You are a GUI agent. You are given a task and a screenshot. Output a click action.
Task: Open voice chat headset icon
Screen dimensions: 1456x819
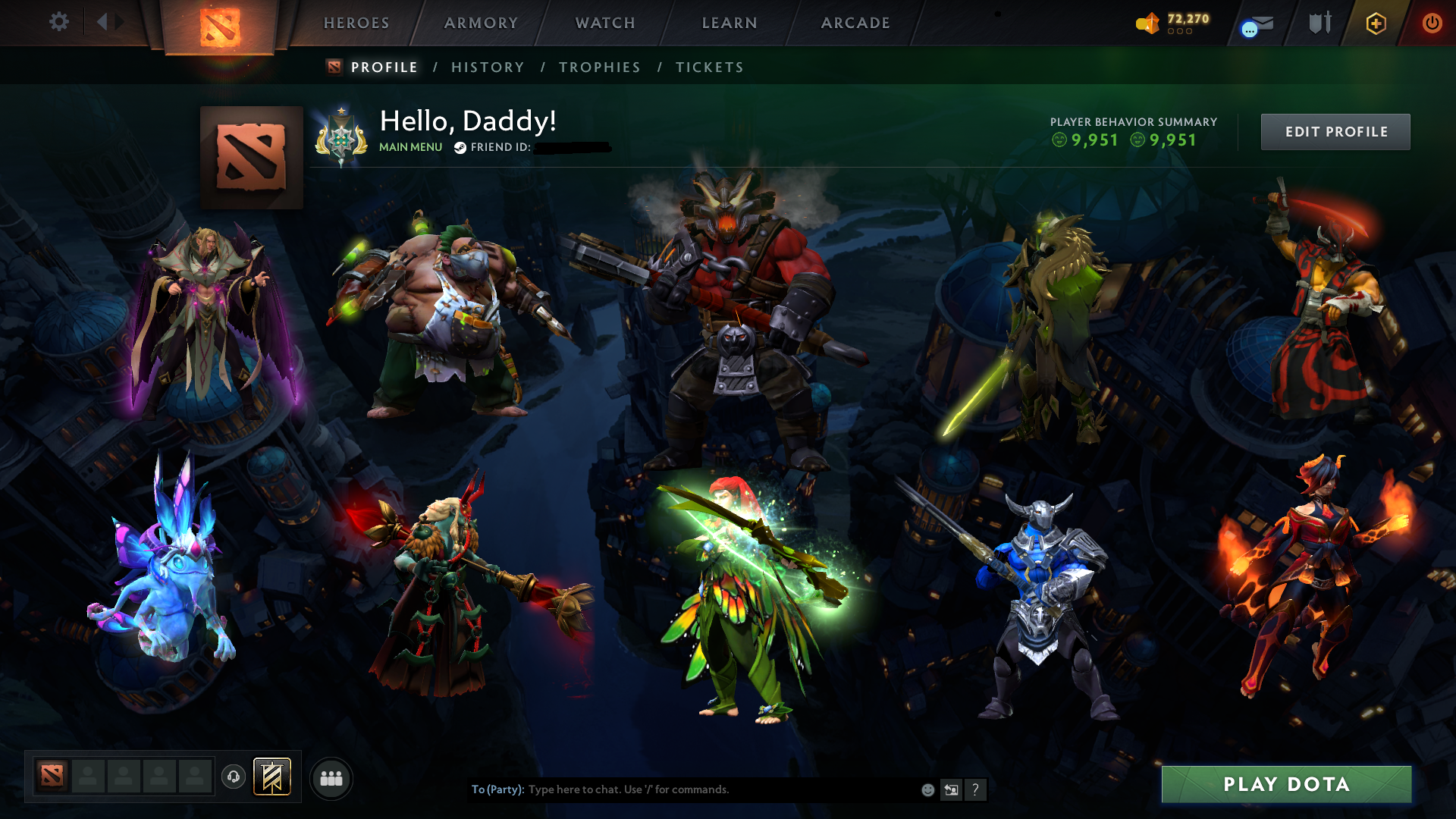(x=233, y=777)
